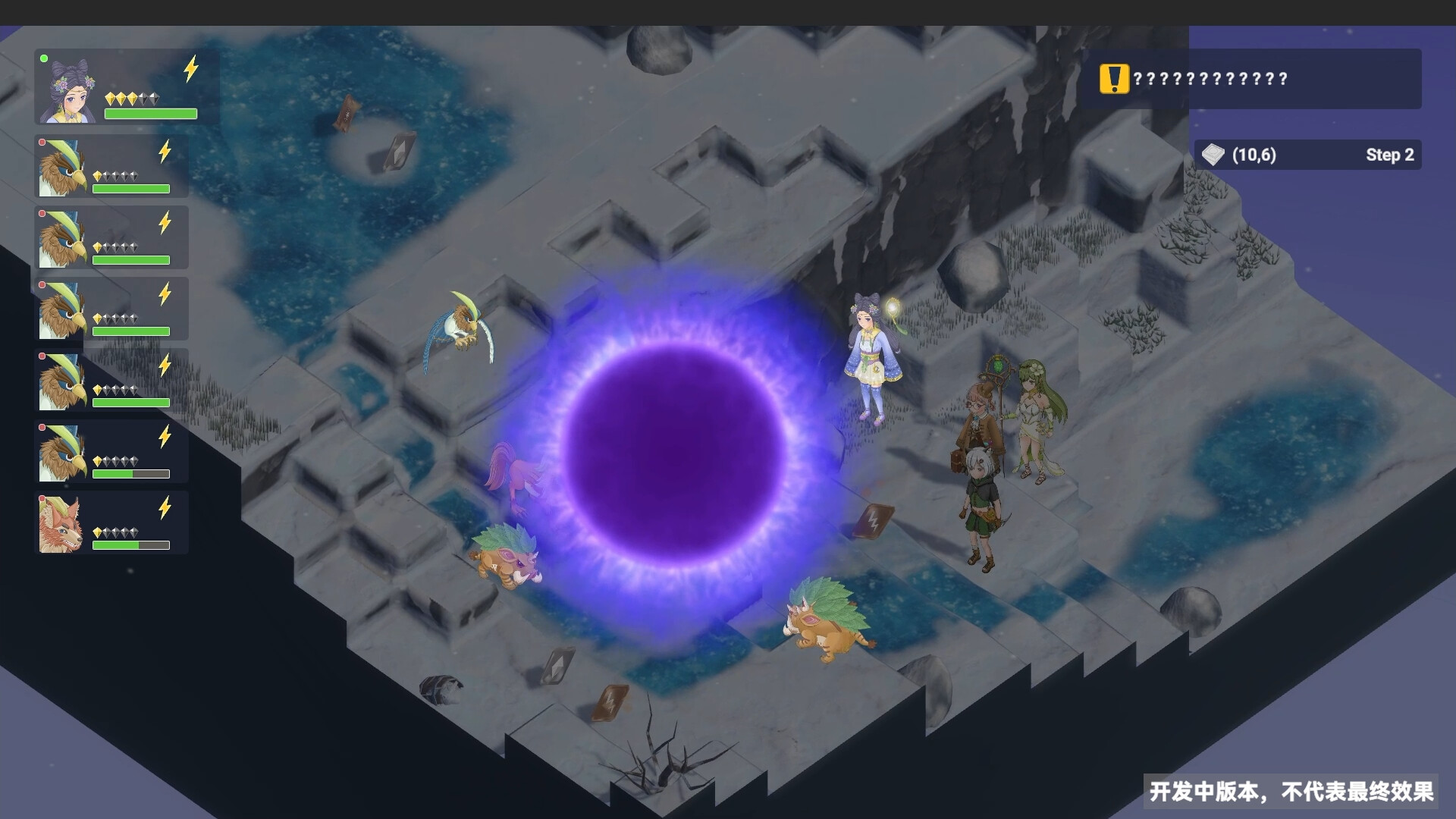Screen dimensions: 1456x819
Task: Toggle the red status dot on the second griffin card
Action: [x=41, y=213]
